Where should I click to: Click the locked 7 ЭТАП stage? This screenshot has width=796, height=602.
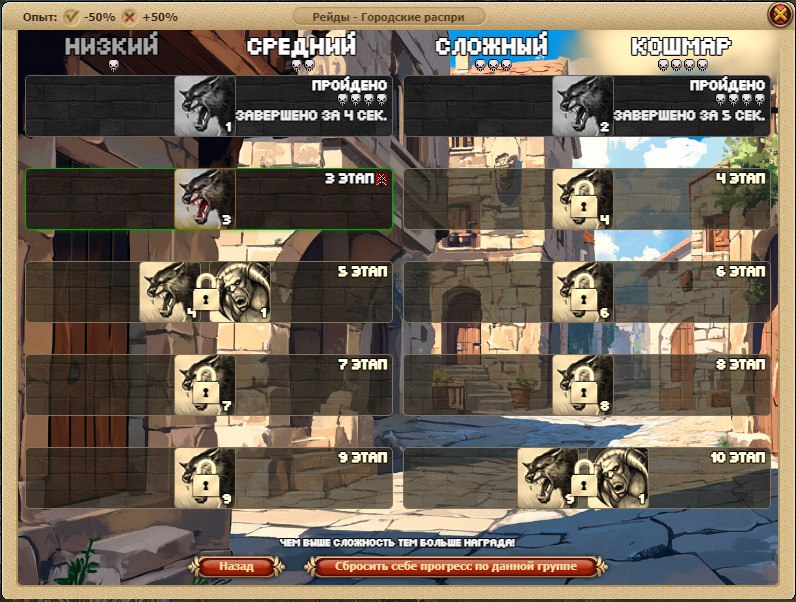pyautogui.click(x=208, y=385)
